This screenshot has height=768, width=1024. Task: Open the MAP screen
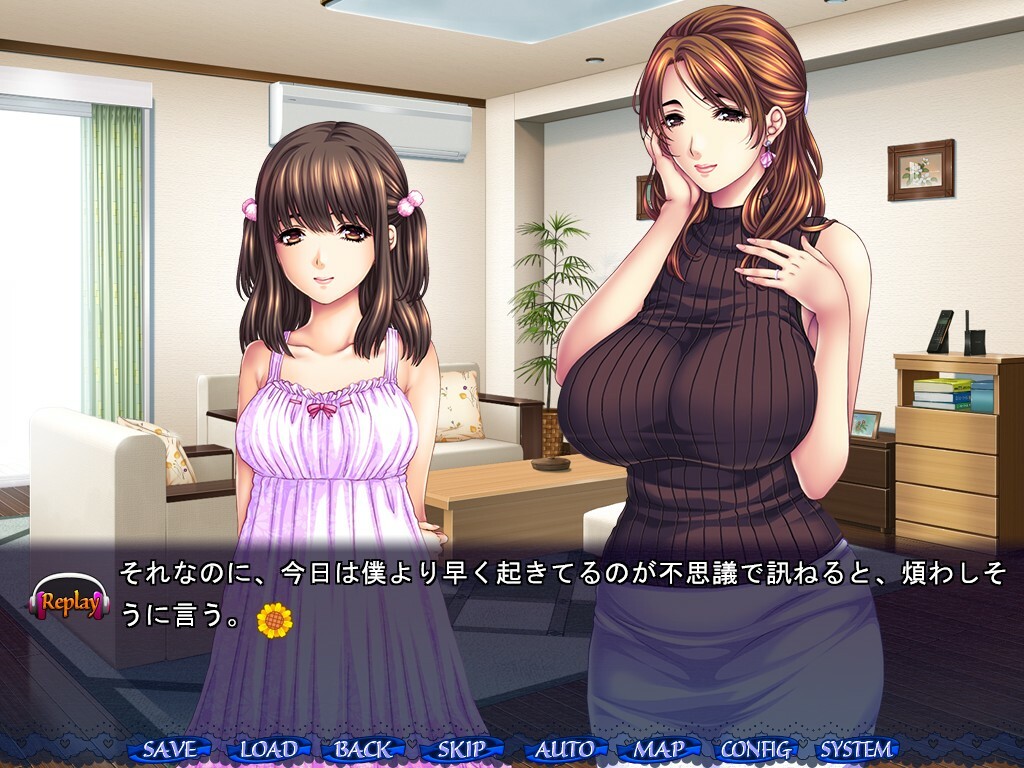(x=659, y=749)
